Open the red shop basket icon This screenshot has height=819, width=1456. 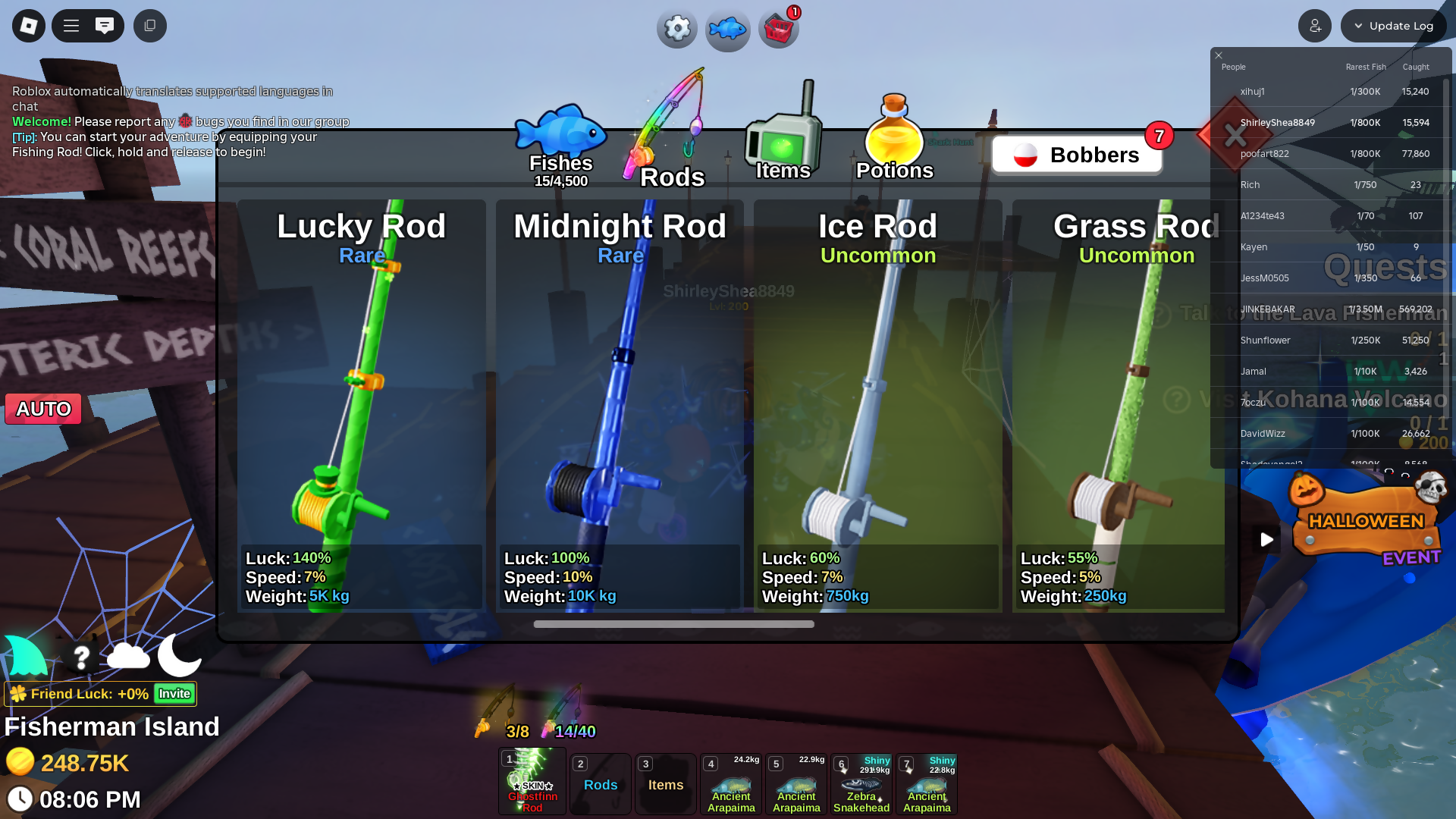coord(779,30)
